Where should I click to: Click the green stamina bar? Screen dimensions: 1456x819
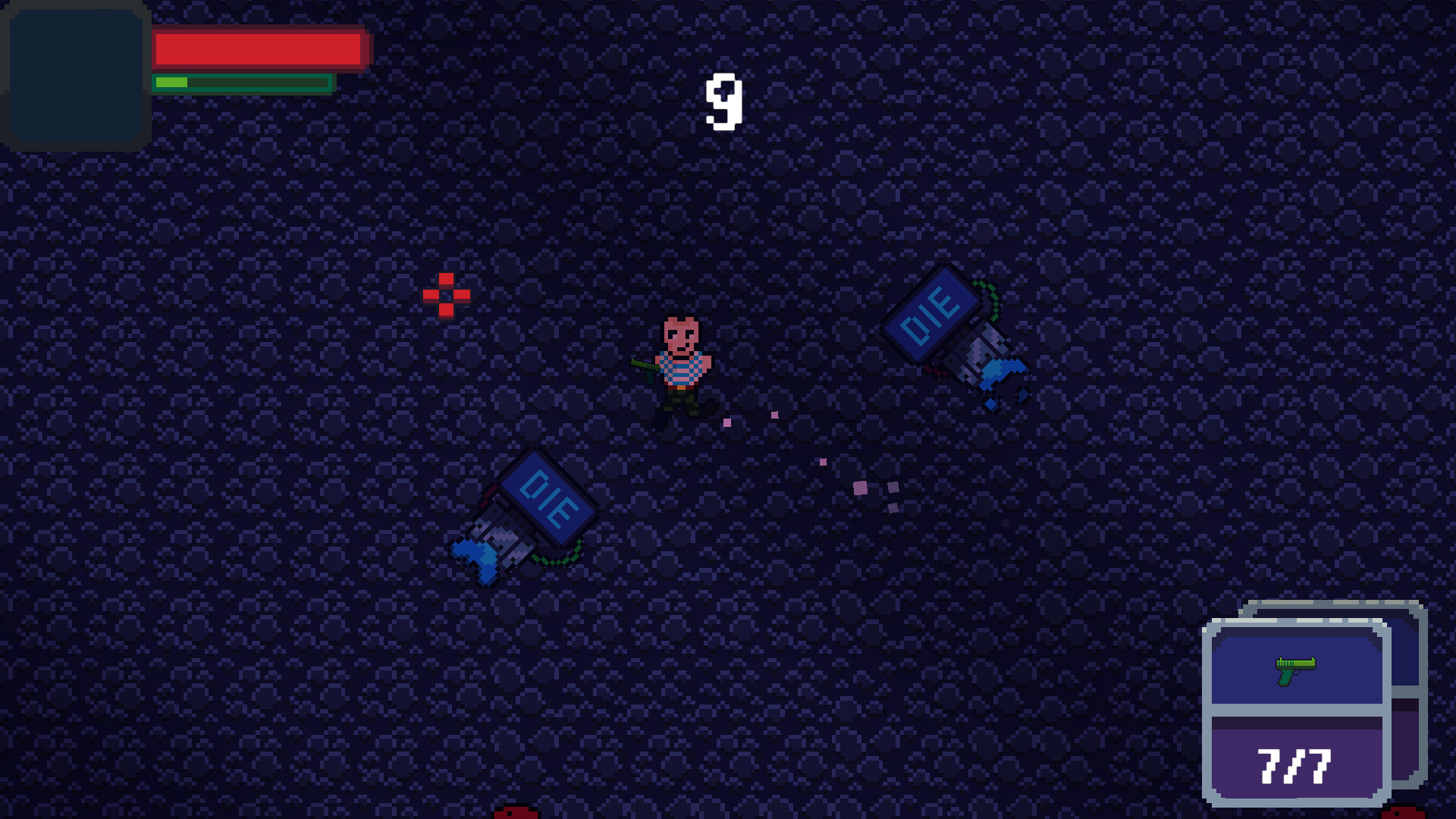click(x=243, y=82)
